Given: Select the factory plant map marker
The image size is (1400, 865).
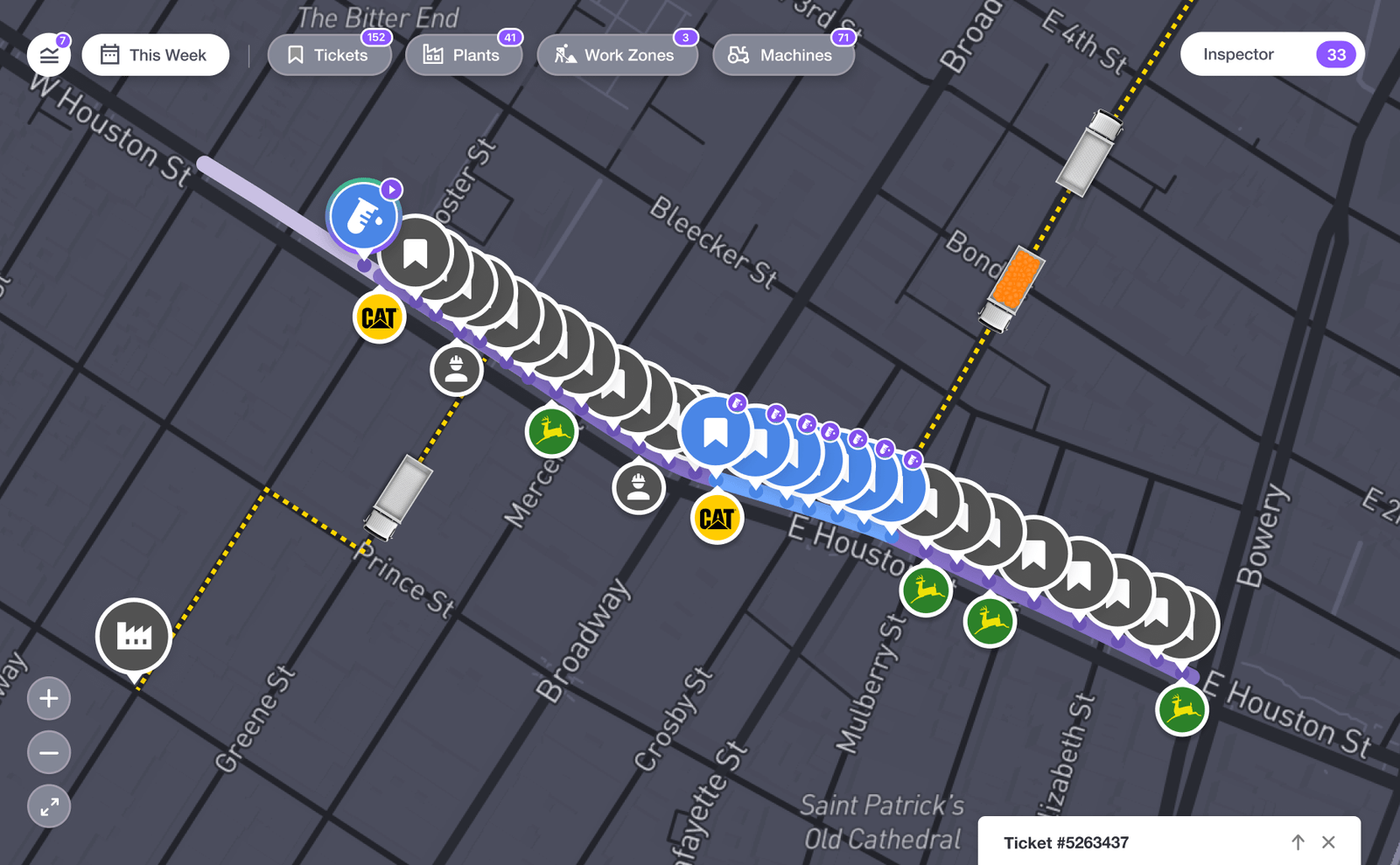Looking at the screenshot, I should (x=134, y=636).
